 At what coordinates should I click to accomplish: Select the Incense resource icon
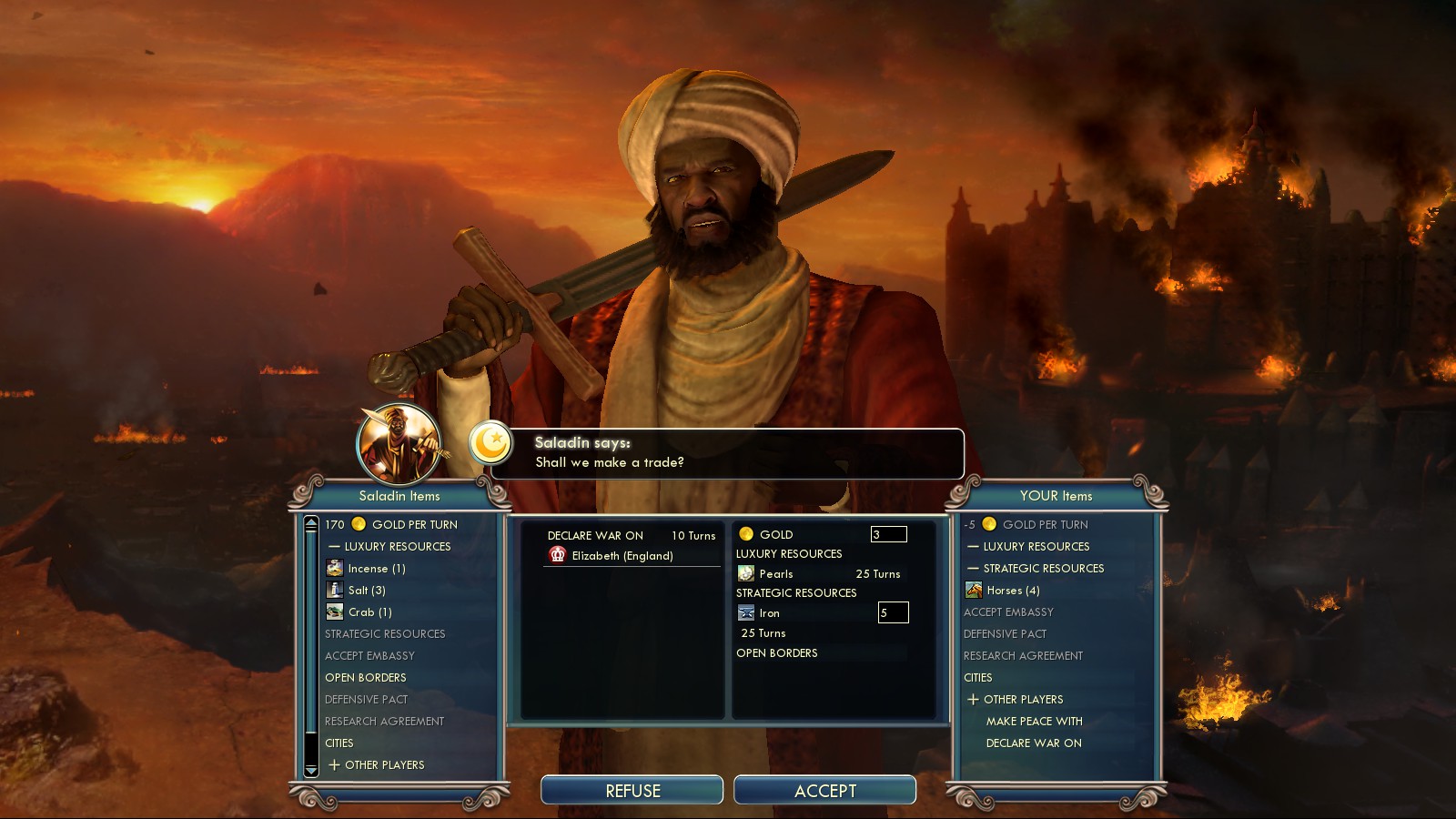point(333,567)
